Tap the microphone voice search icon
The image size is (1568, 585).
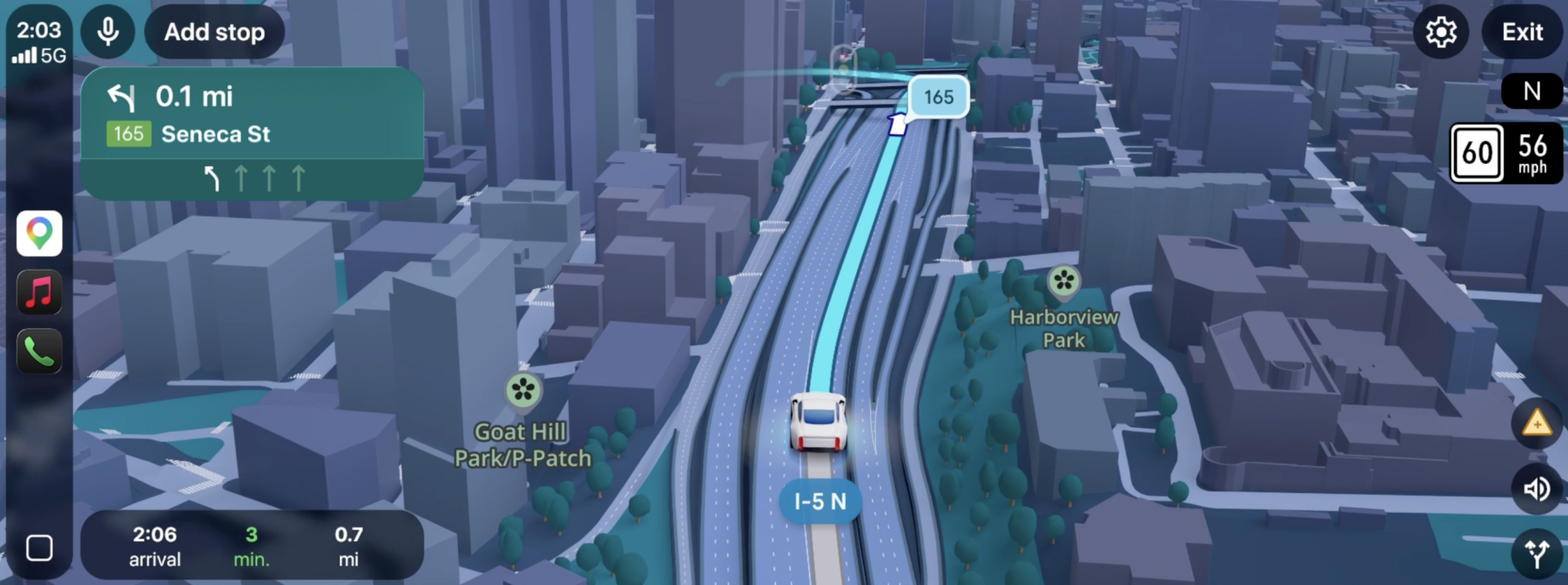pos(106,32)
